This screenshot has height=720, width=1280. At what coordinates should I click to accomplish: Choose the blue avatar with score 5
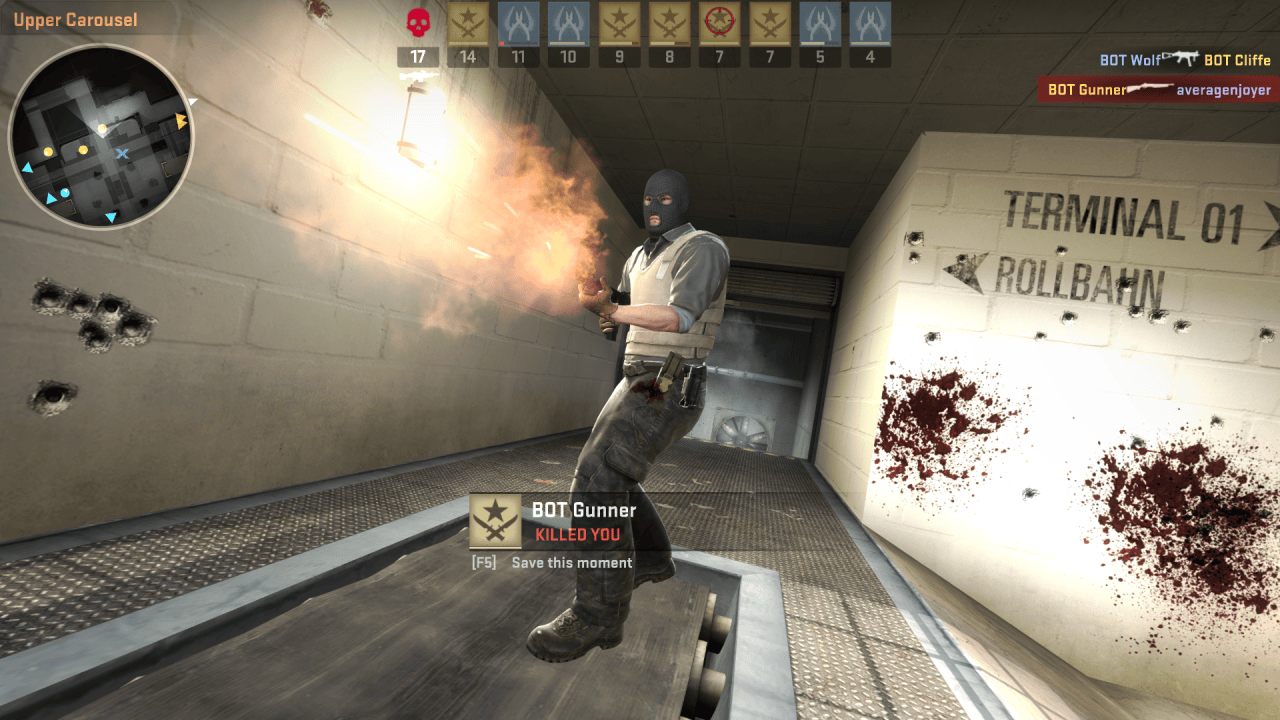820,23
